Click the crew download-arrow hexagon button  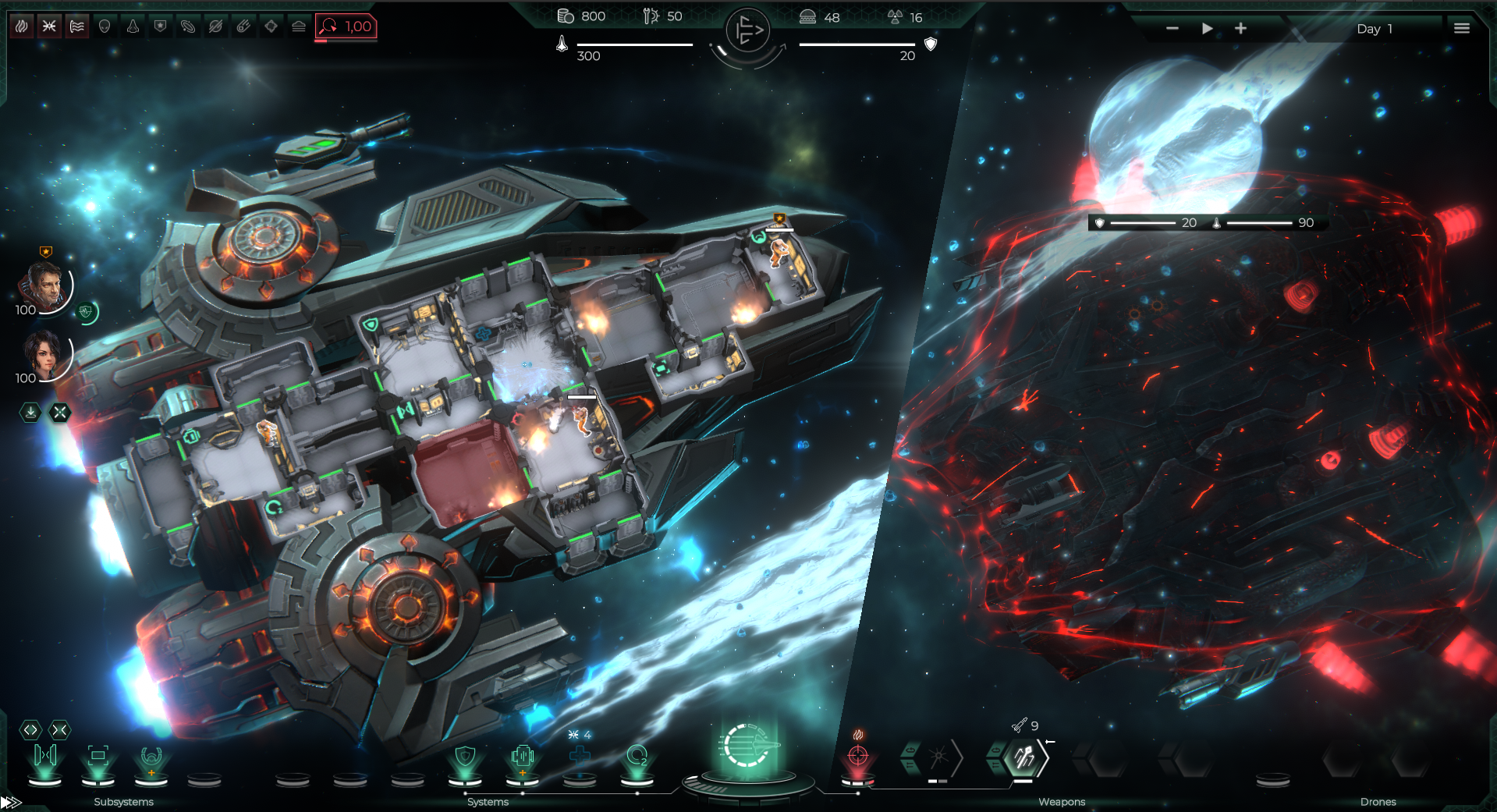(x=30, y=412)
